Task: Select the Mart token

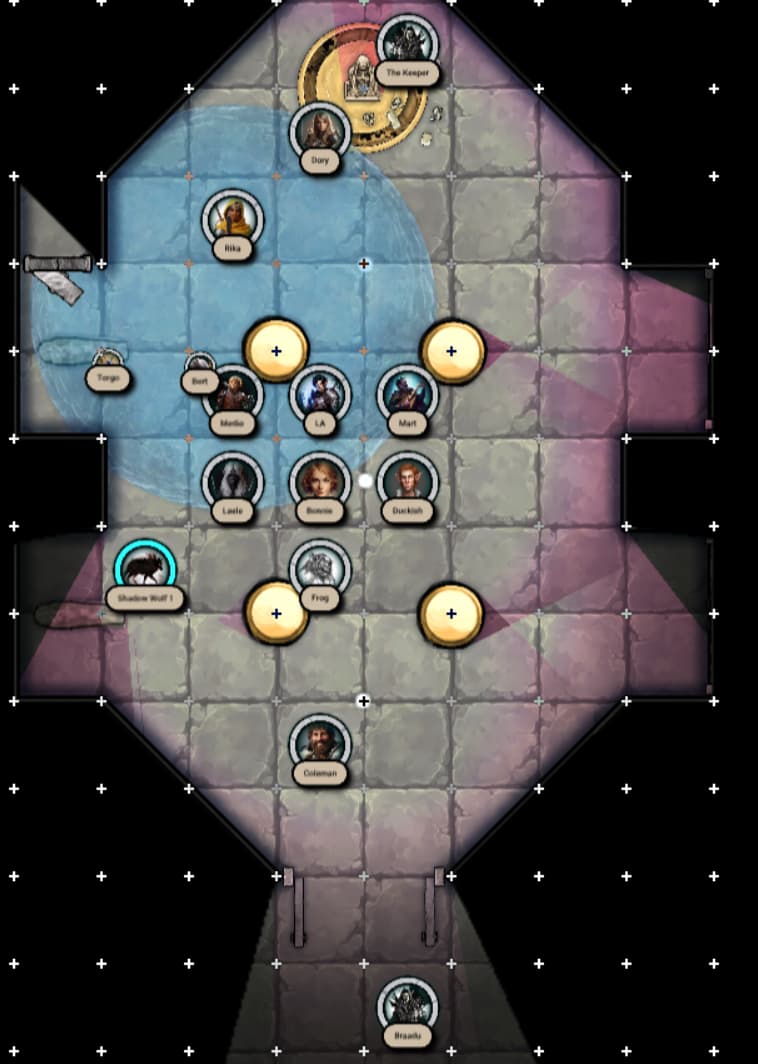Action: click(x=407, y=393)
